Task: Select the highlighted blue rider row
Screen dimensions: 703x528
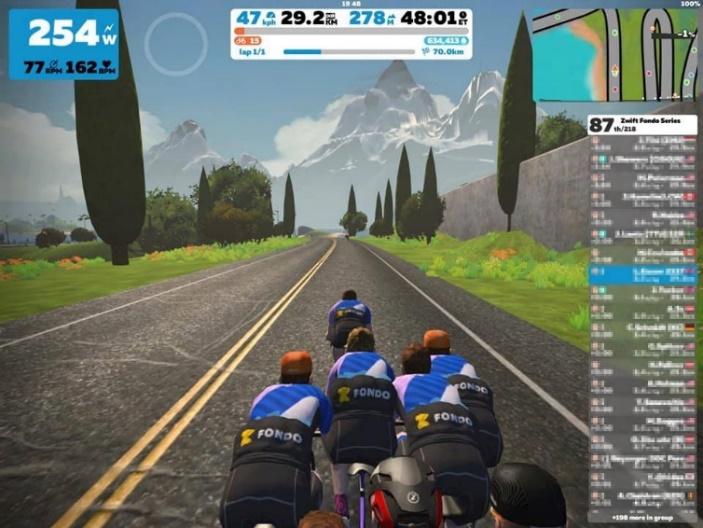Action: click(642, 271)
